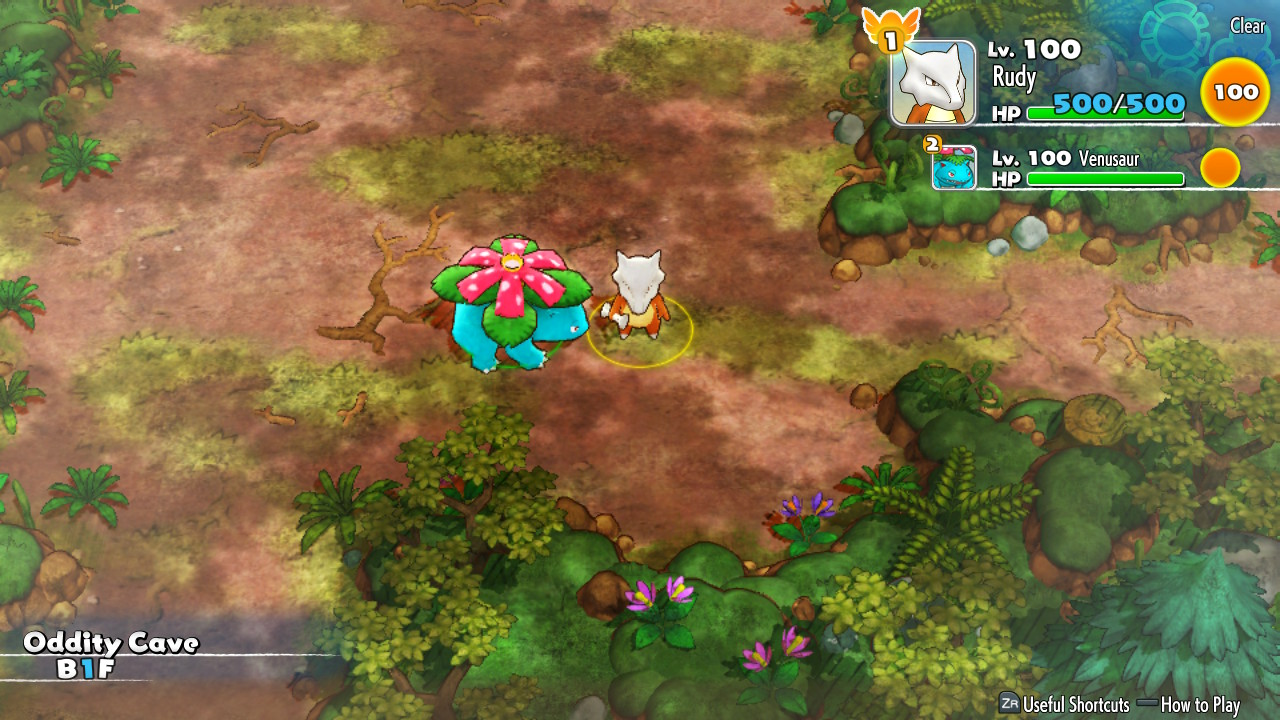Click Venusaur's orange belly orb
The image size is (1280, 720).
click(x=1220, y=168)
